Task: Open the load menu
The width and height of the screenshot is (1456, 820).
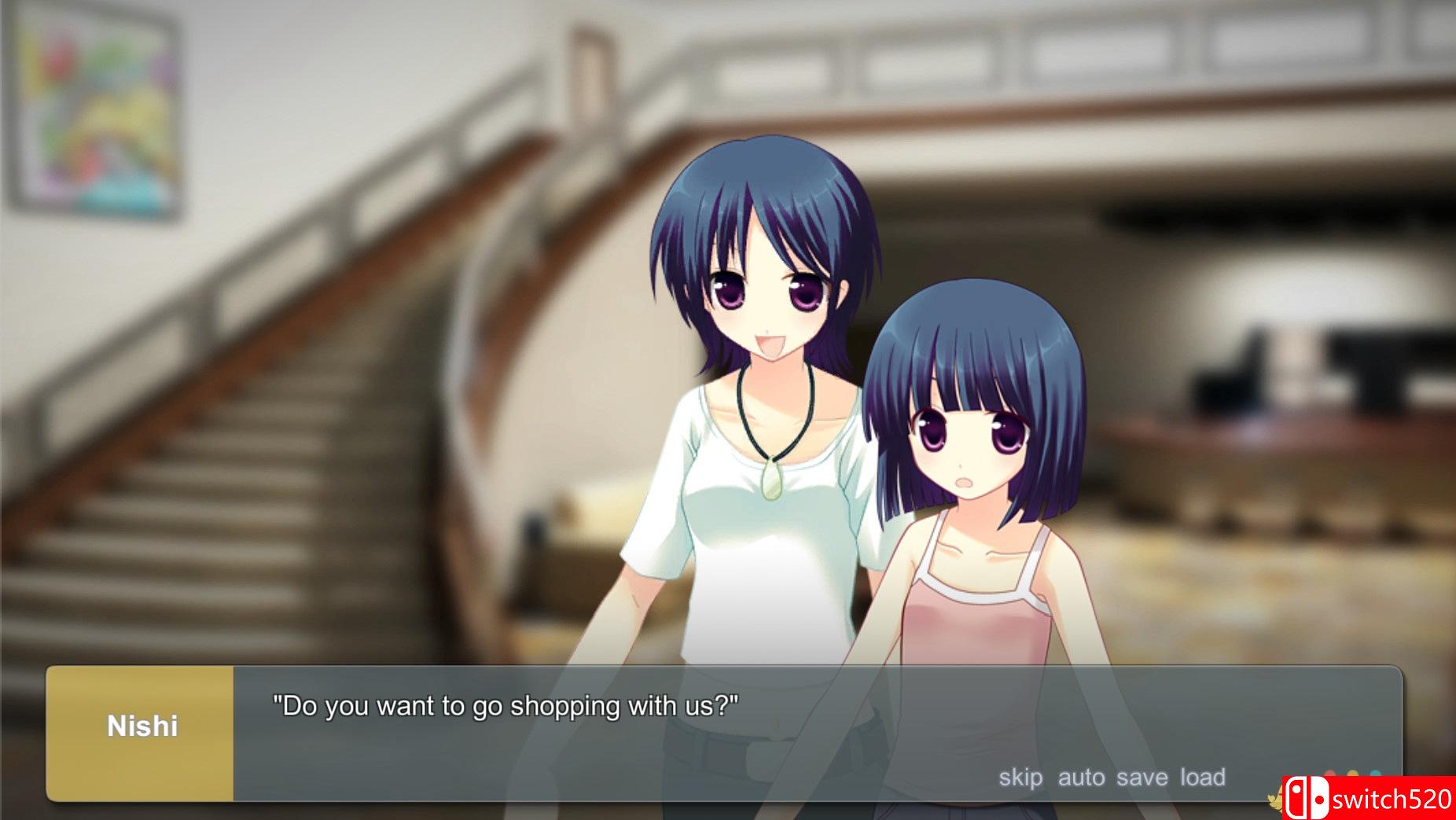Action: tap(1202, 778)
